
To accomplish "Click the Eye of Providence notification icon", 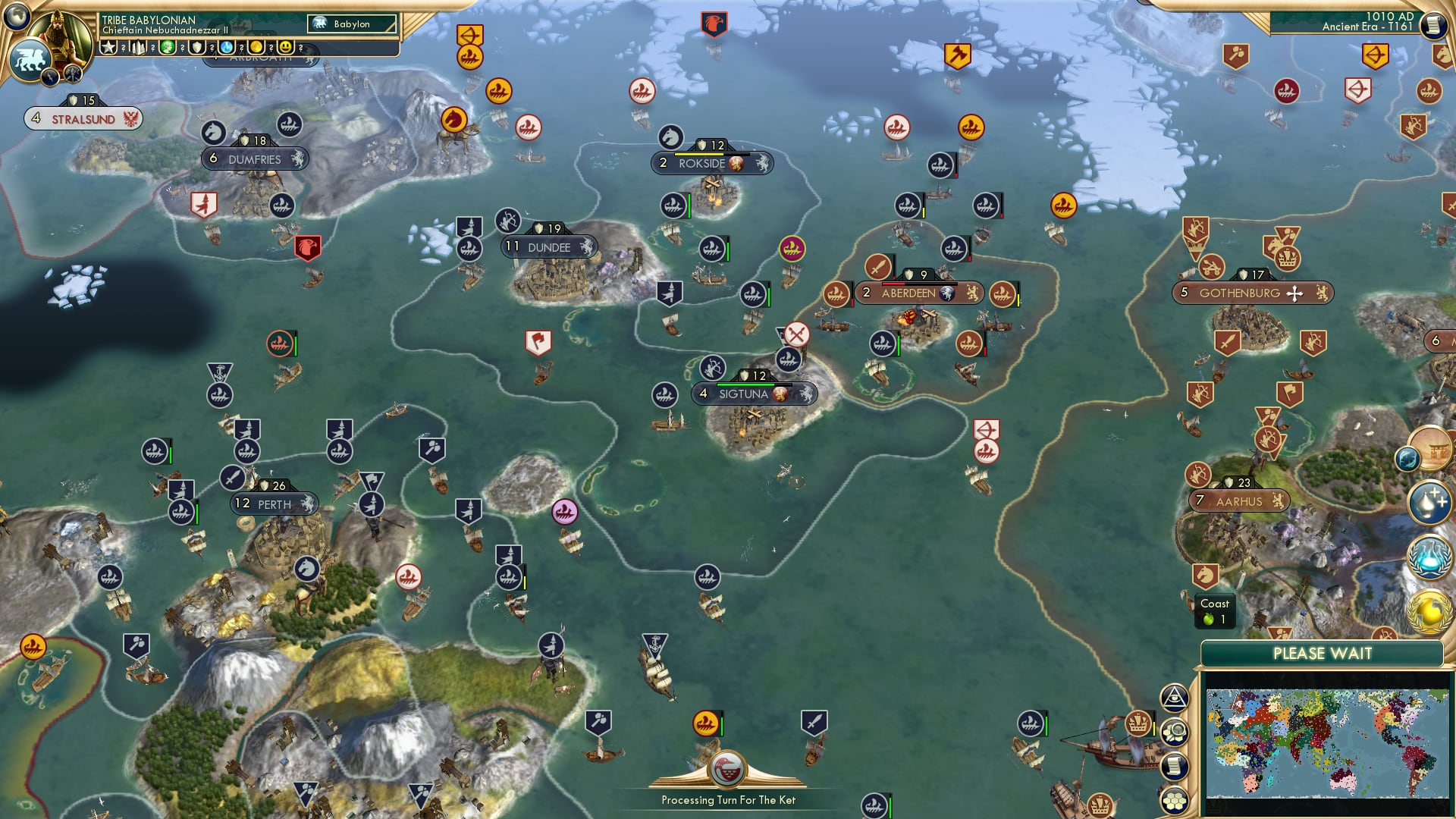I will [1174, 696].
